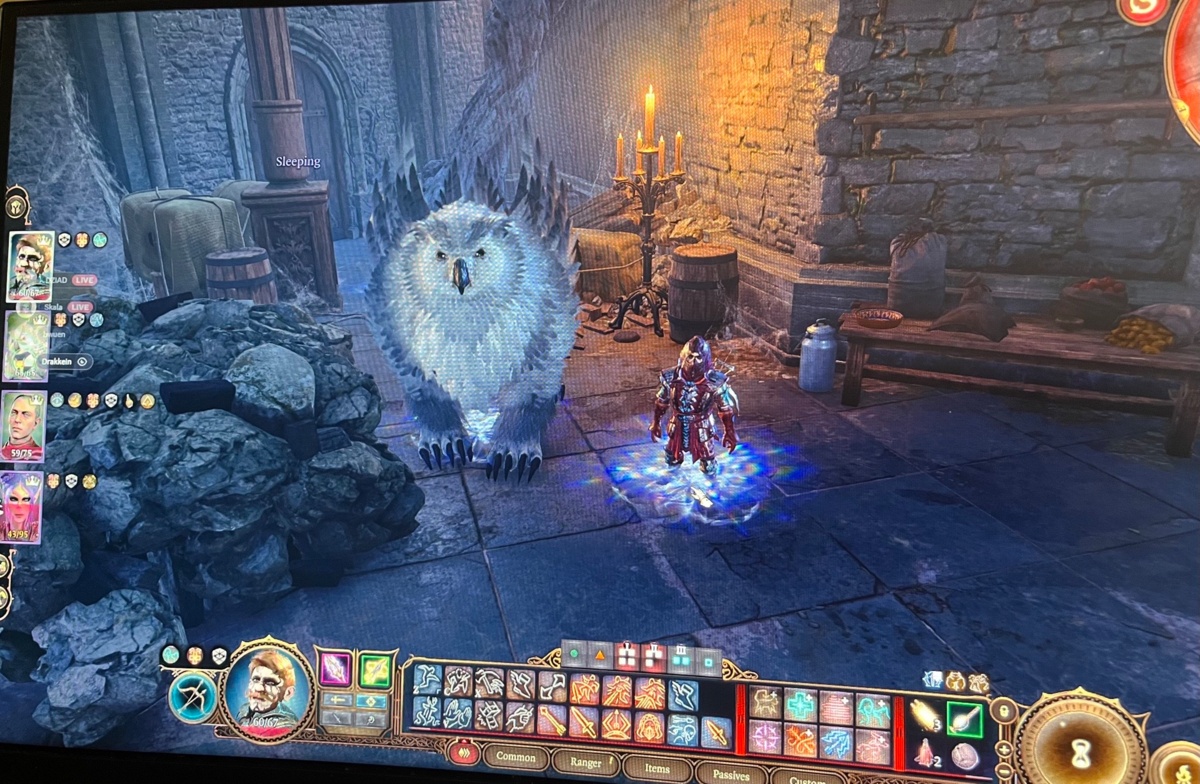
Task: Select the top party member portrait
Action: [31, 265]
